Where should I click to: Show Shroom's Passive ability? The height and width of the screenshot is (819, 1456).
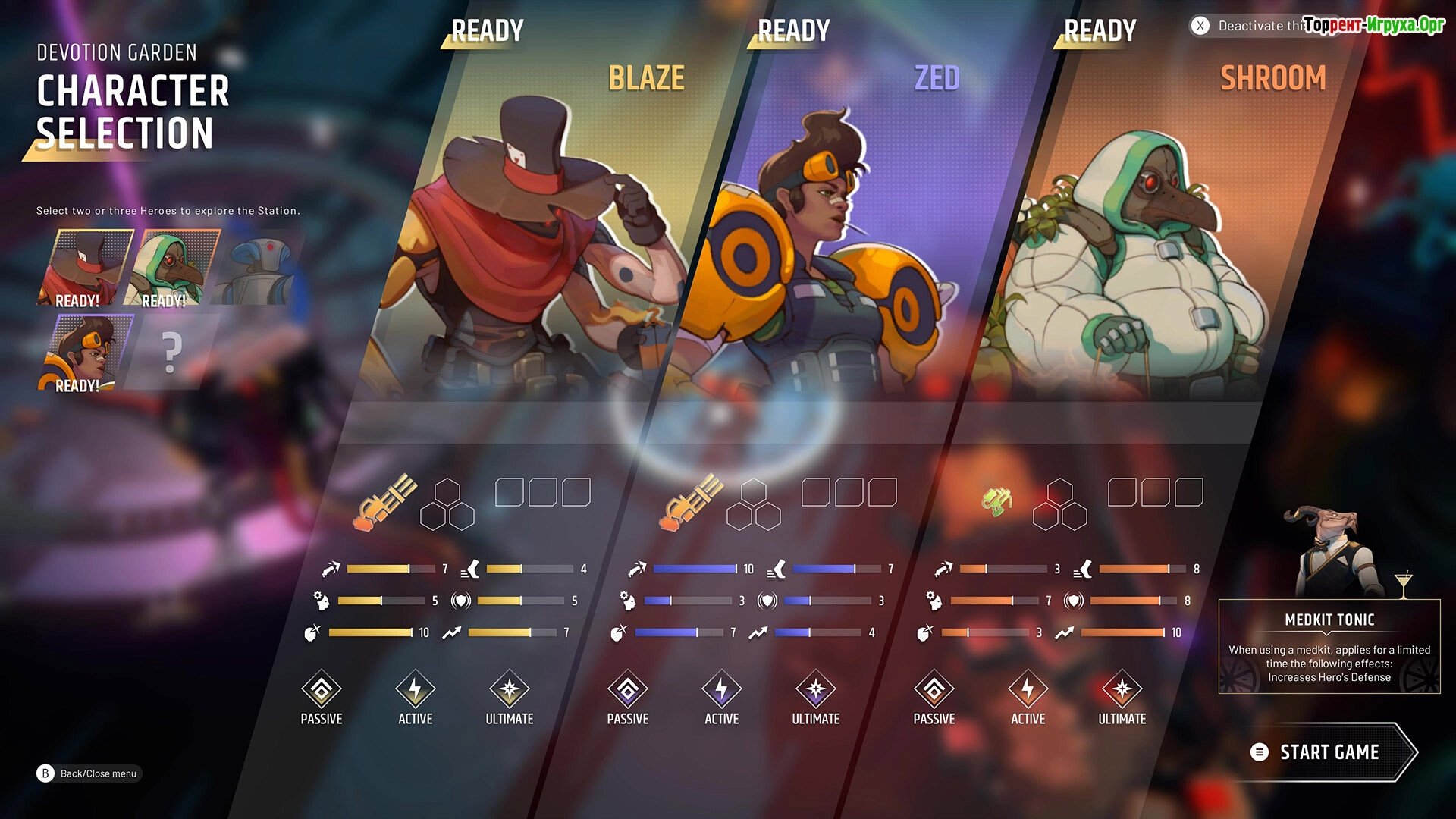(x=934, y=698)
